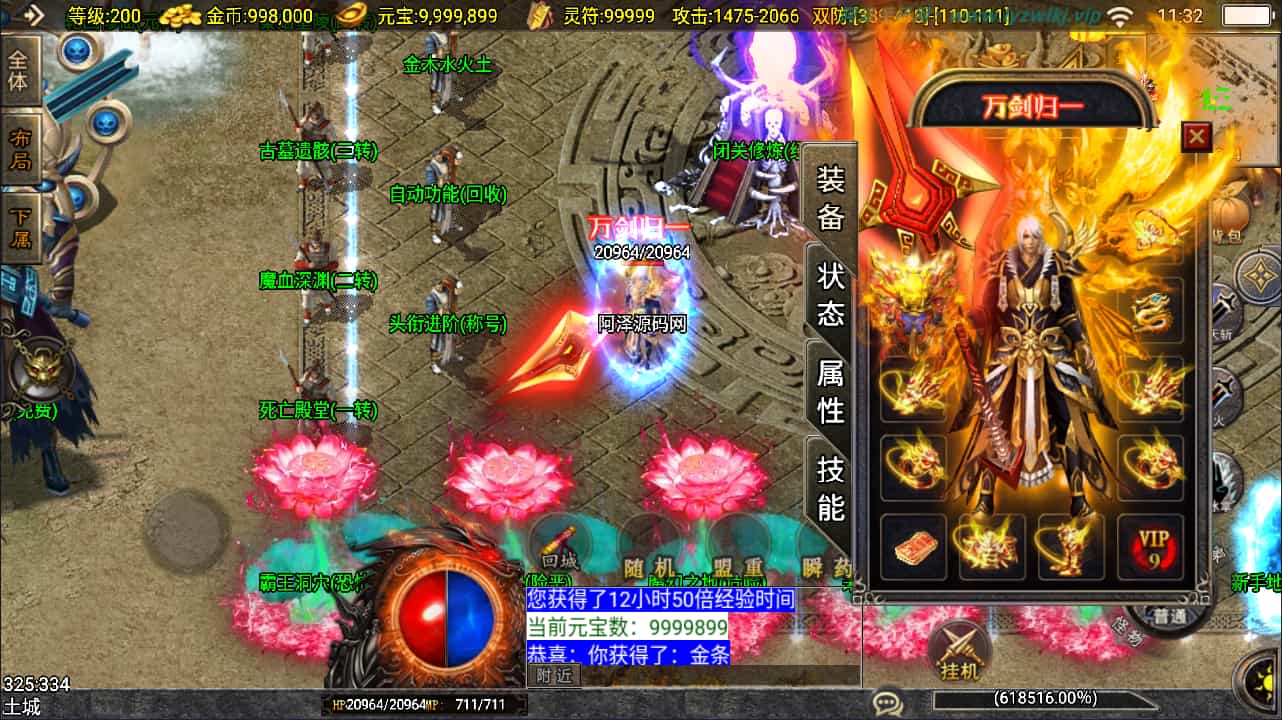
Task: Select the 全体 side tab
Action: pos(19,71)
